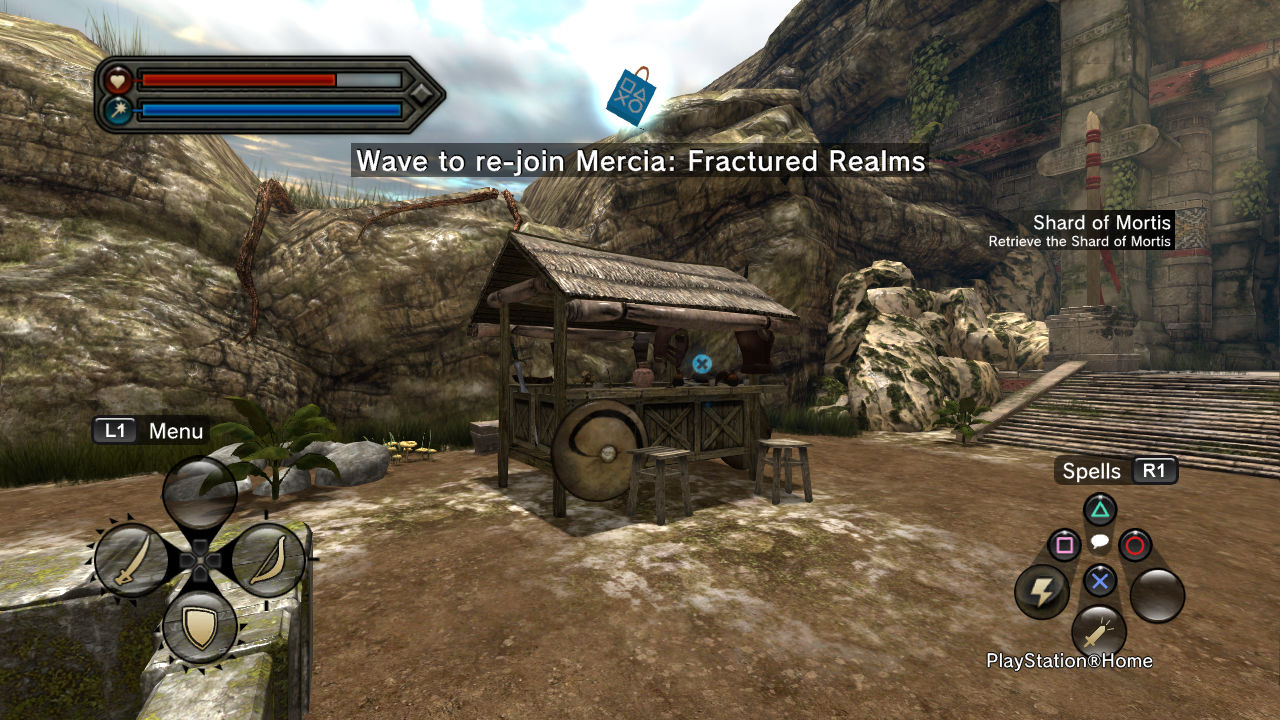Use the sword strike ability
The height and width of the screenshot is (720, 1280).
click(x=1099, y=632)
